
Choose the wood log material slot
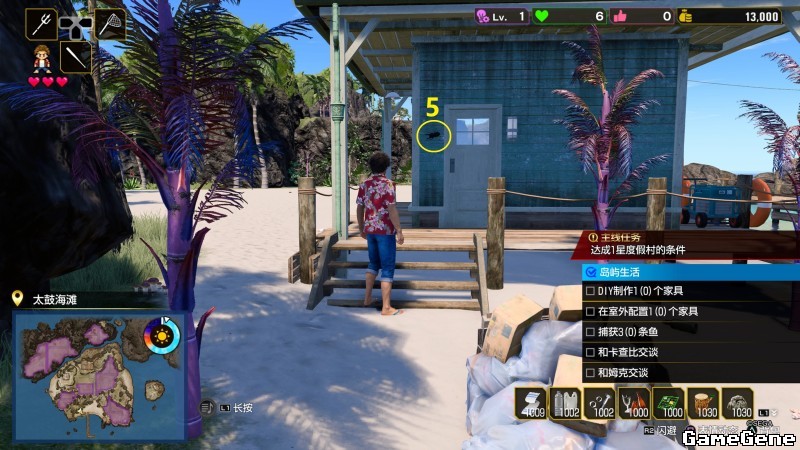[x=703, y=402]
